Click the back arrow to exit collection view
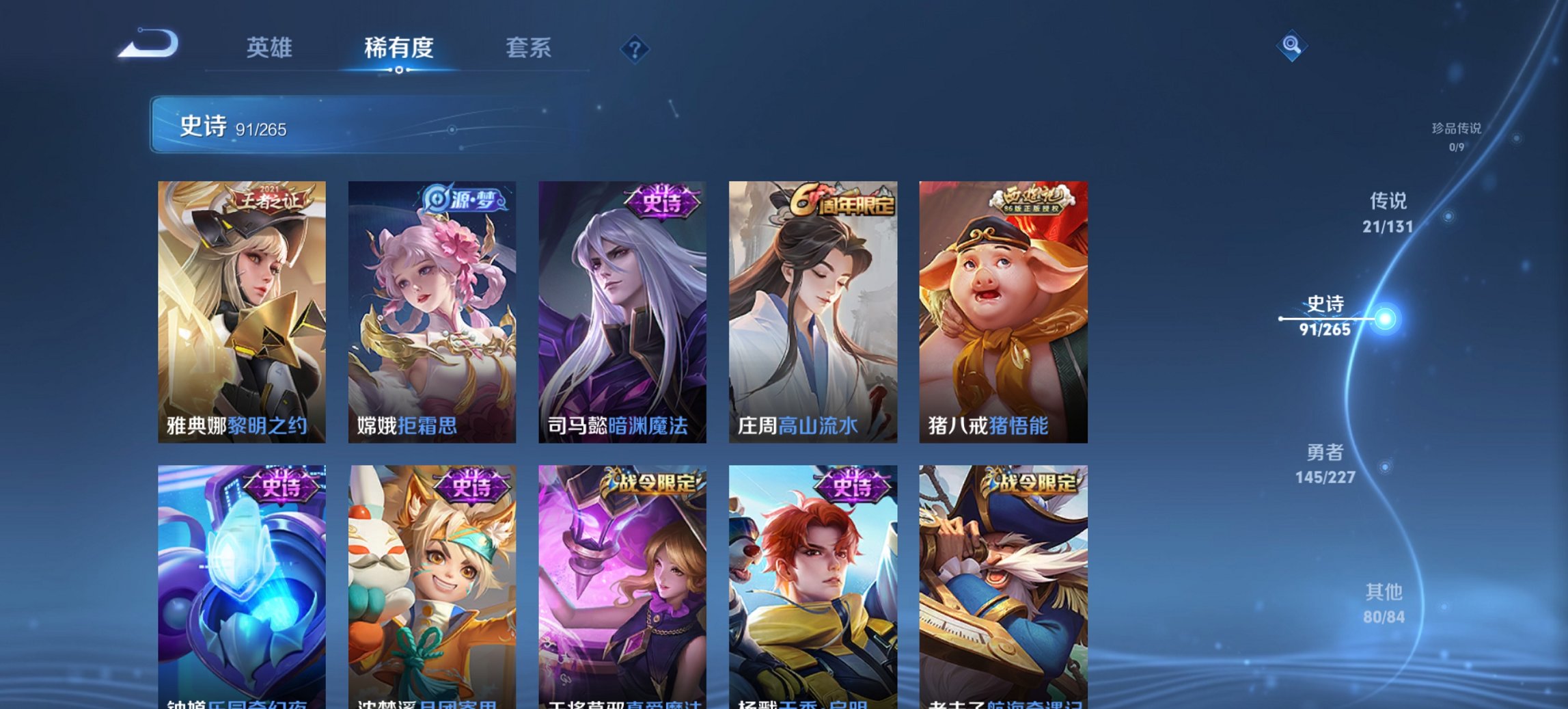Viewport: 1568px width, 709px height. click(x=147, y=43)
